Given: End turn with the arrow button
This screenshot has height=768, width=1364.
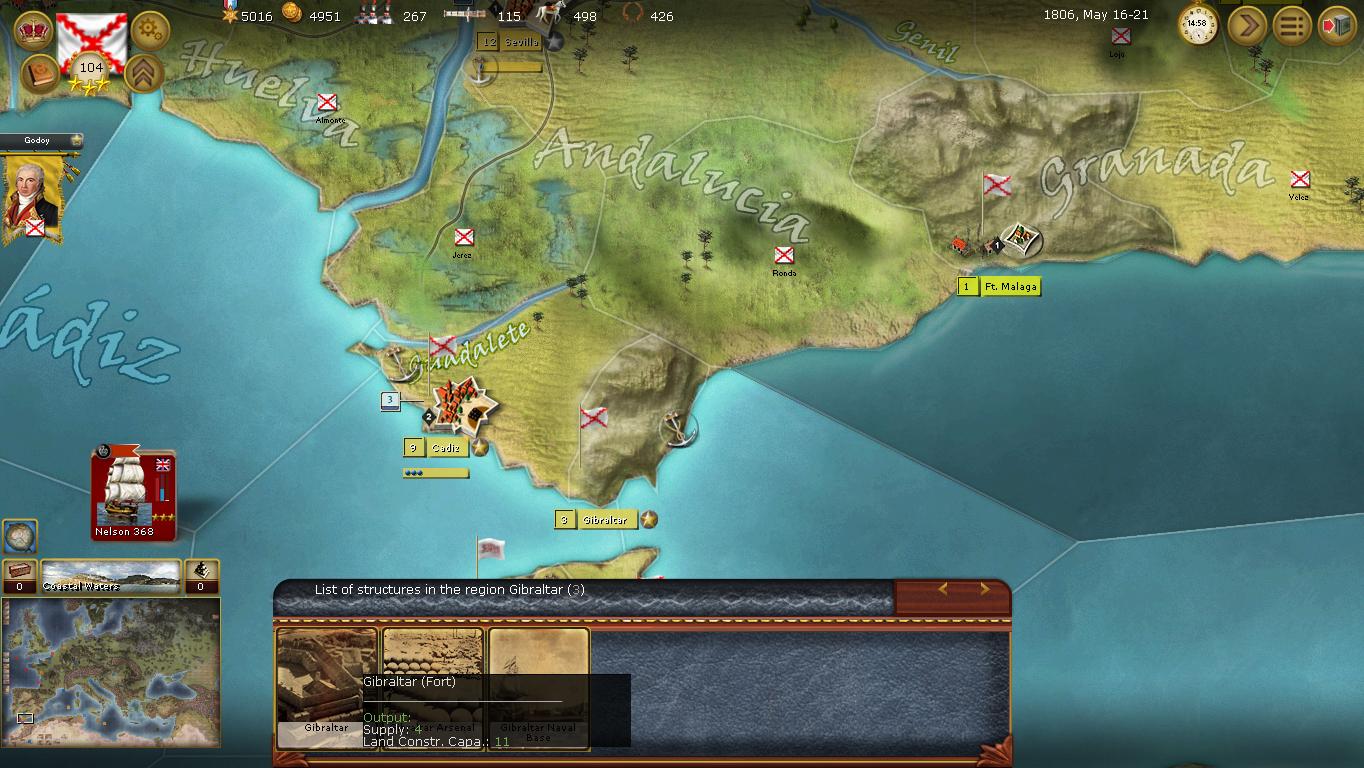Looking at the screenshot, I should [1247, 25].
